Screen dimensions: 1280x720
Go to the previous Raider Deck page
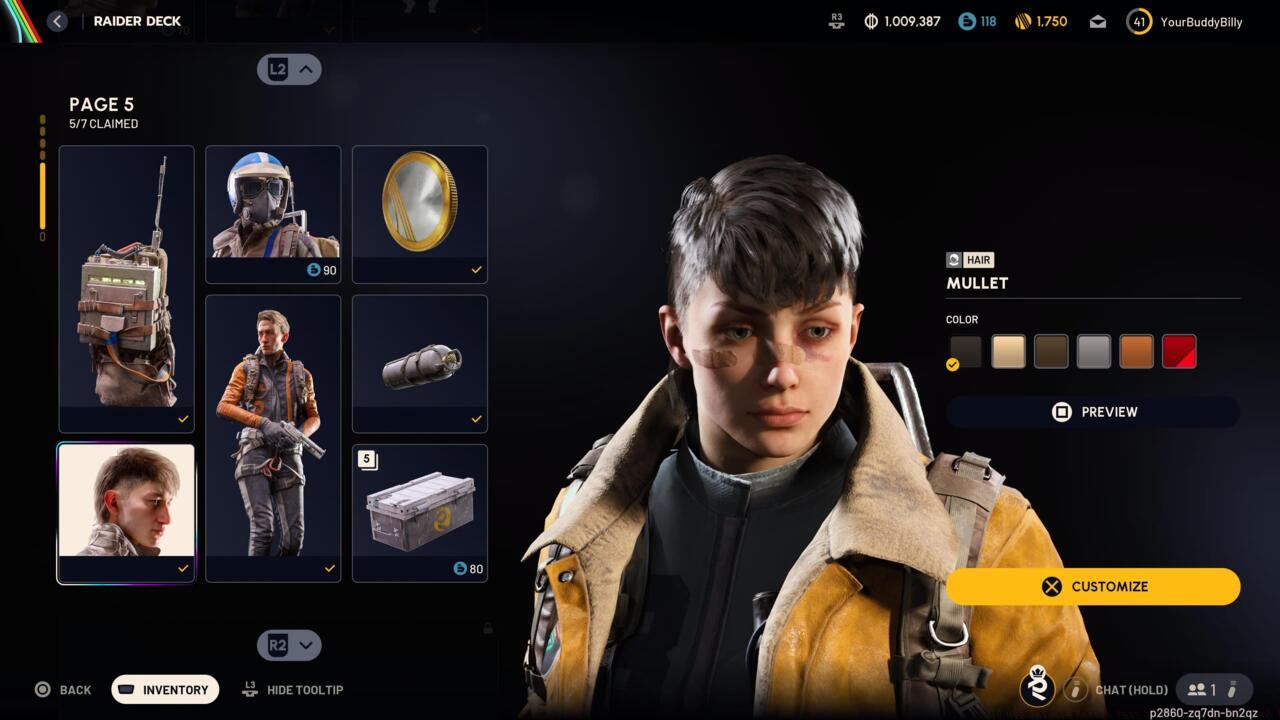tap(289, 69)
